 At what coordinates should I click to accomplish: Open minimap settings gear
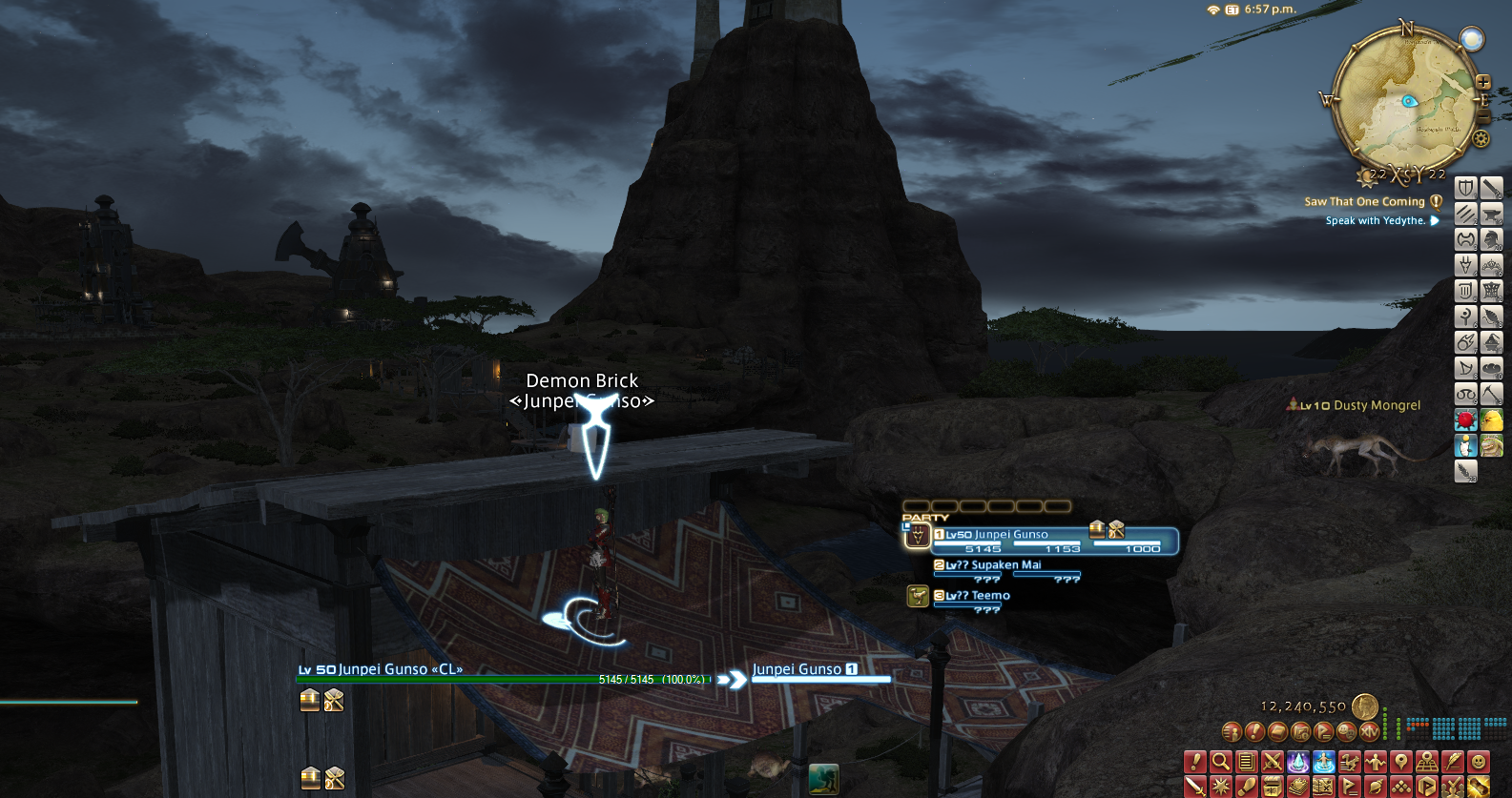point(1481,139)
